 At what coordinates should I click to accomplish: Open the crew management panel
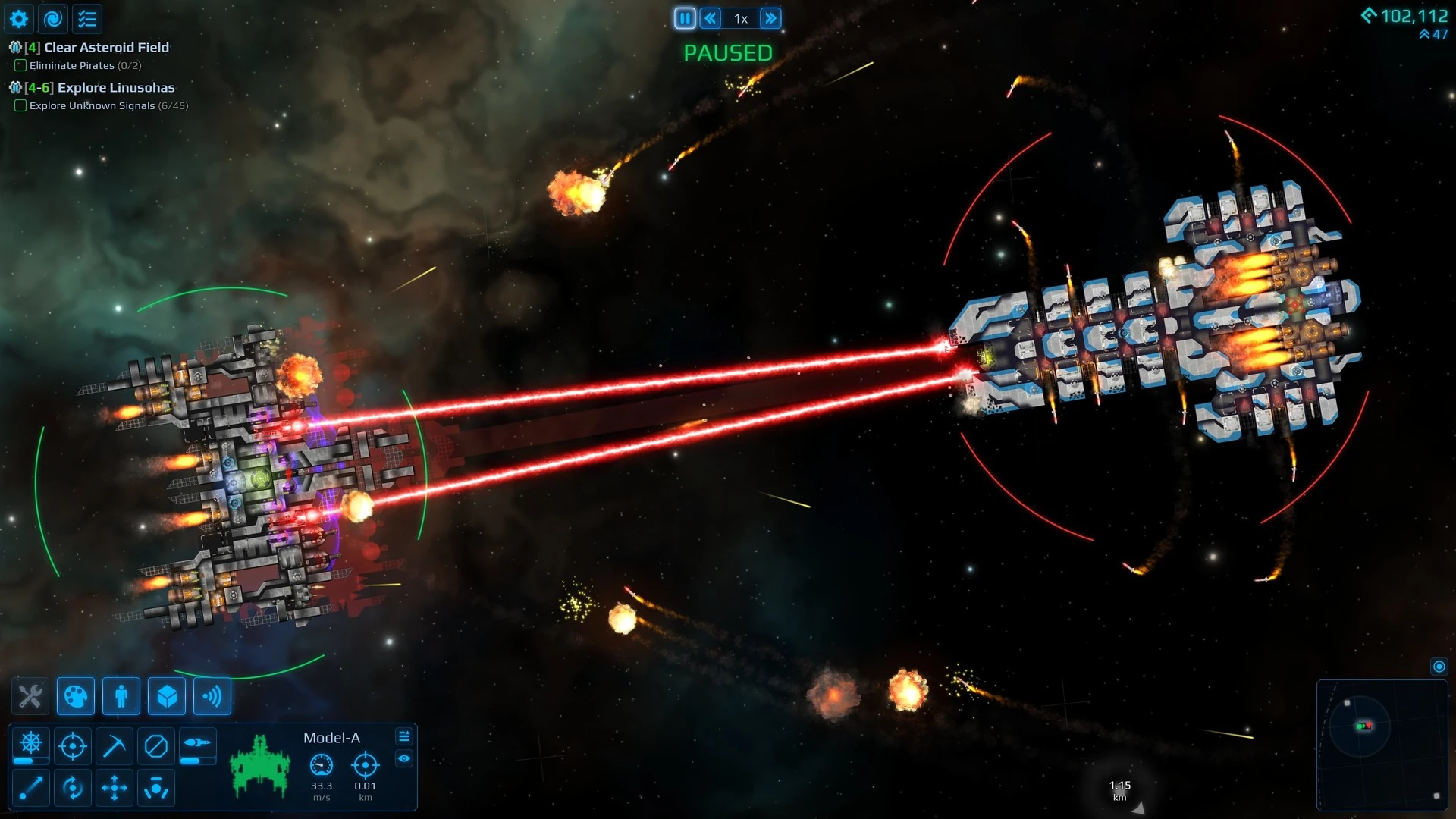pyautogui.click(x=121, y=696)
